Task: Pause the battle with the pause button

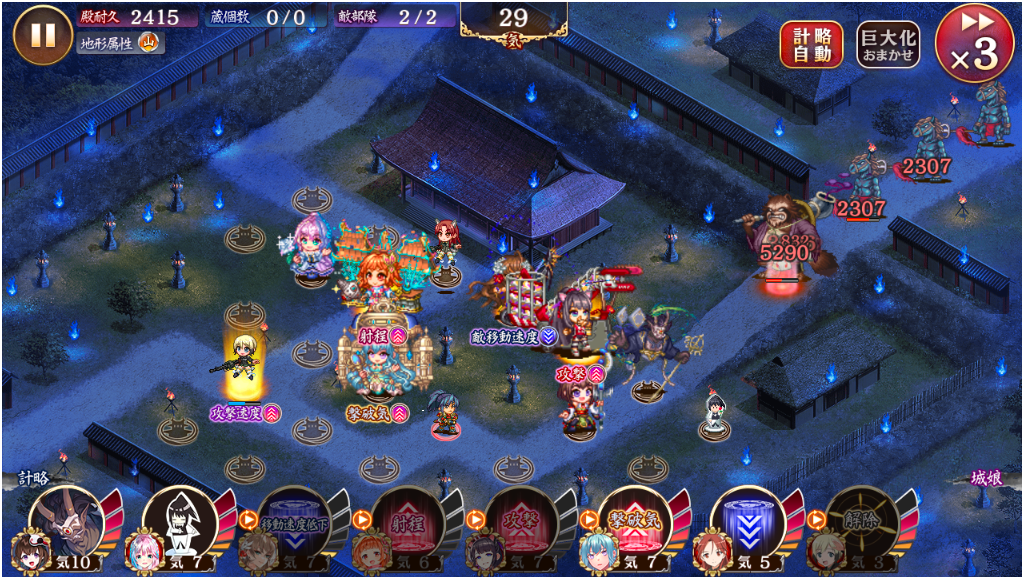Action: click(x=43, y=35)
